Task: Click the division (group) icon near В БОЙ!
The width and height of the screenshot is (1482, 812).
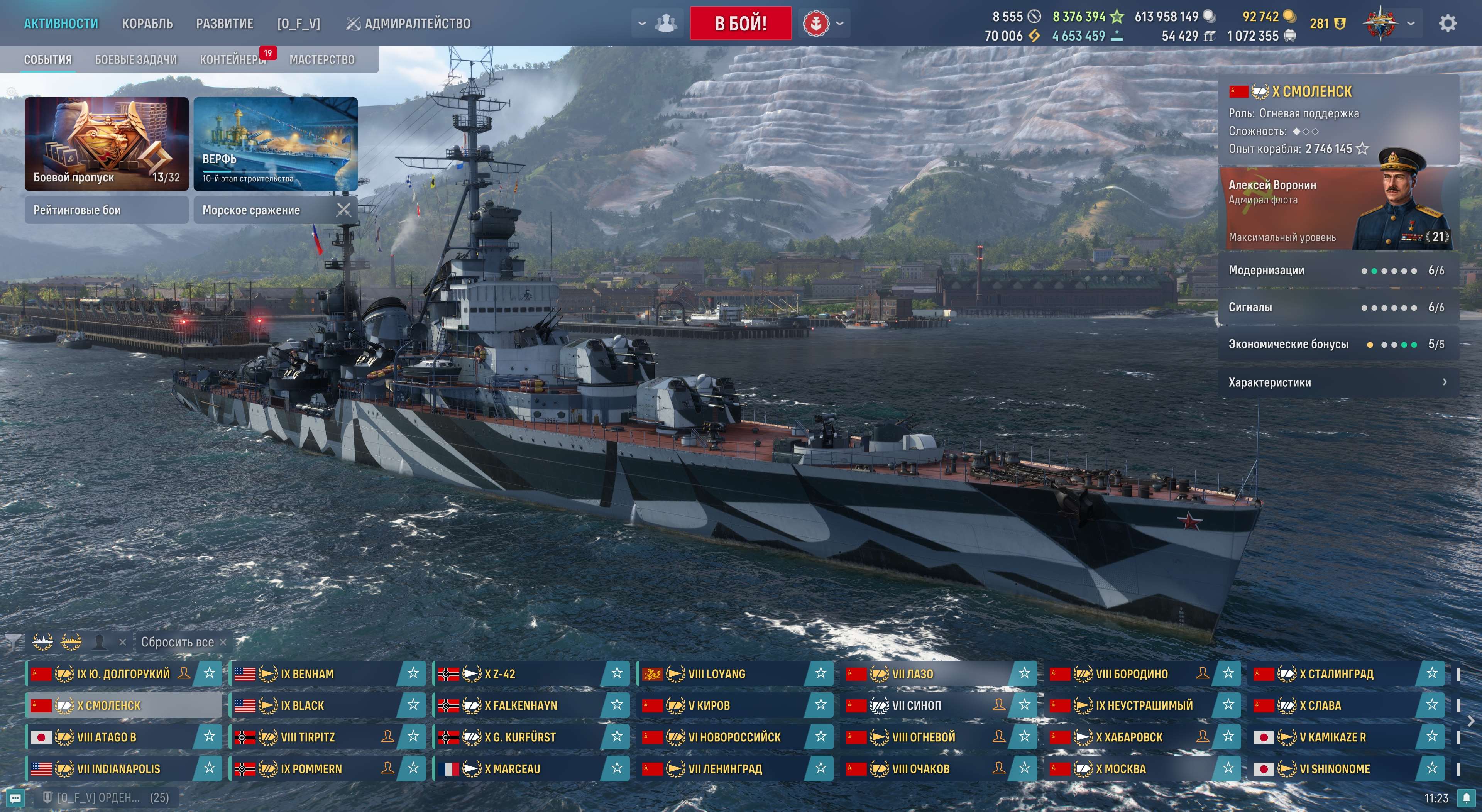Action: (x=666, y=23)
